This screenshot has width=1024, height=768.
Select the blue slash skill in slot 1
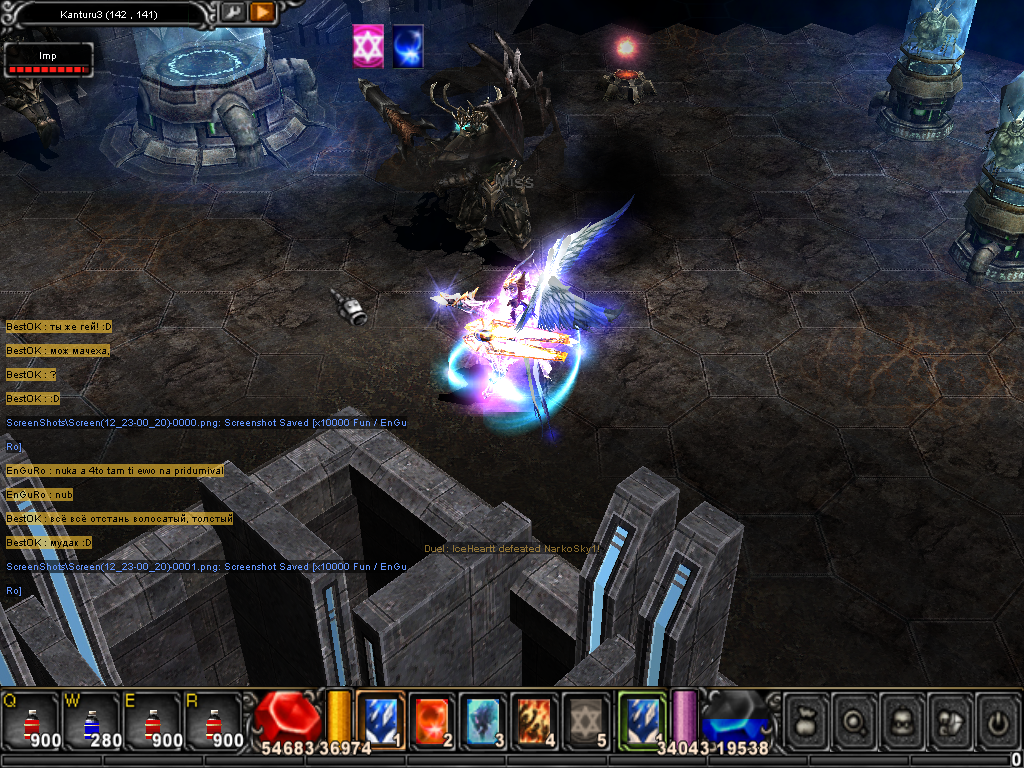381,720
